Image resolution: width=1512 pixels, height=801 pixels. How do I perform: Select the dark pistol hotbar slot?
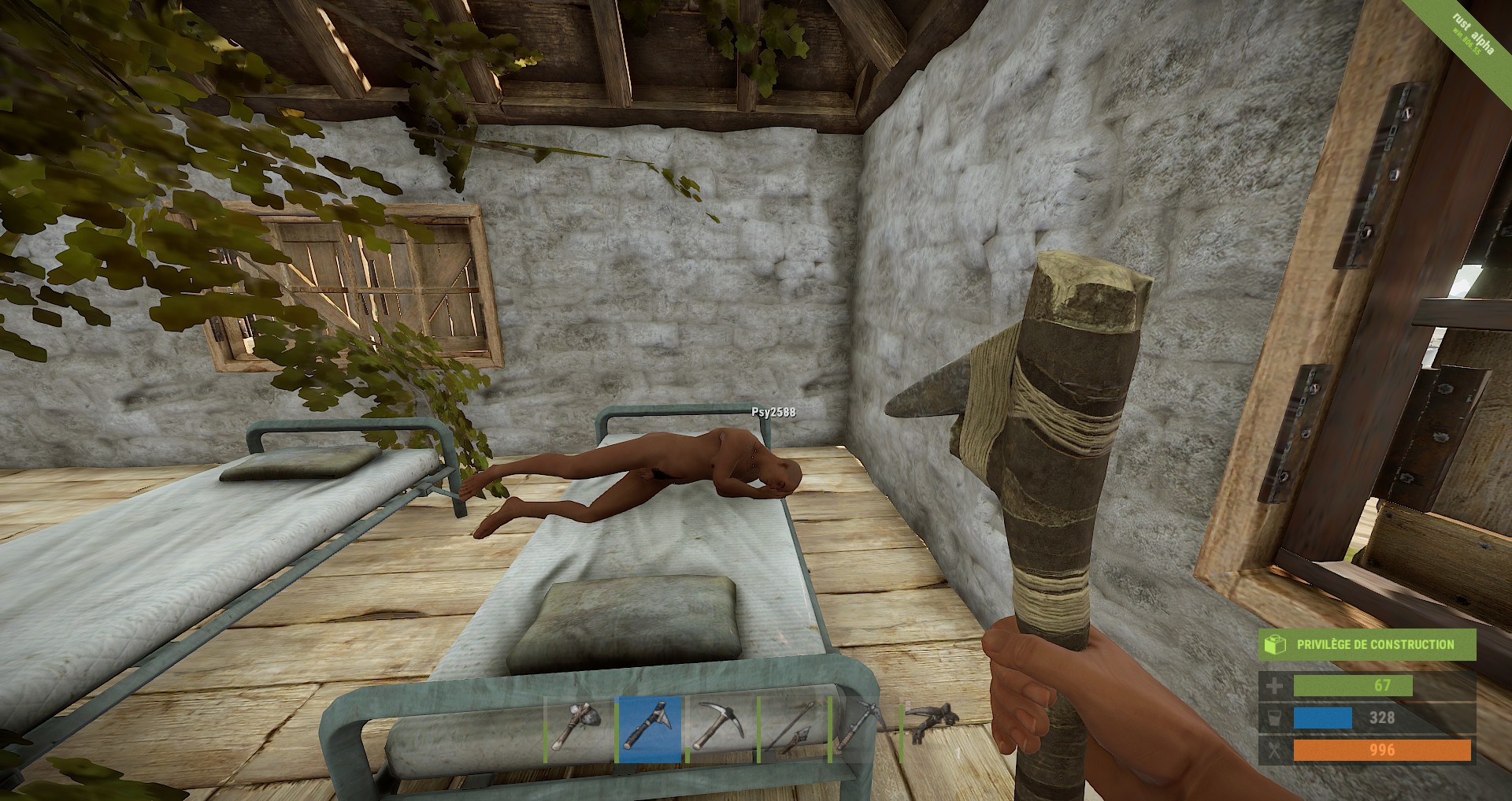[932, 723]
